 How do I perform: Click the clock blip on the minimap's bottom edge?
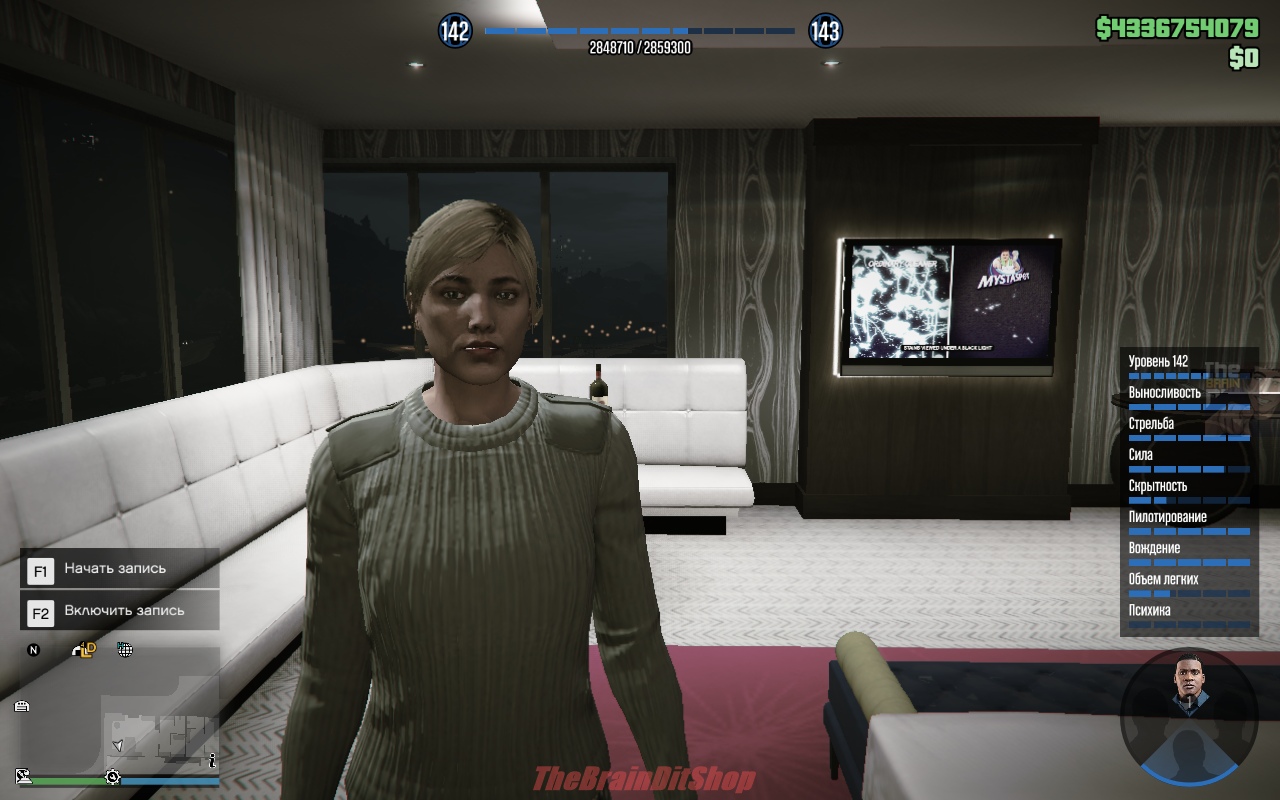click(113, 777)
